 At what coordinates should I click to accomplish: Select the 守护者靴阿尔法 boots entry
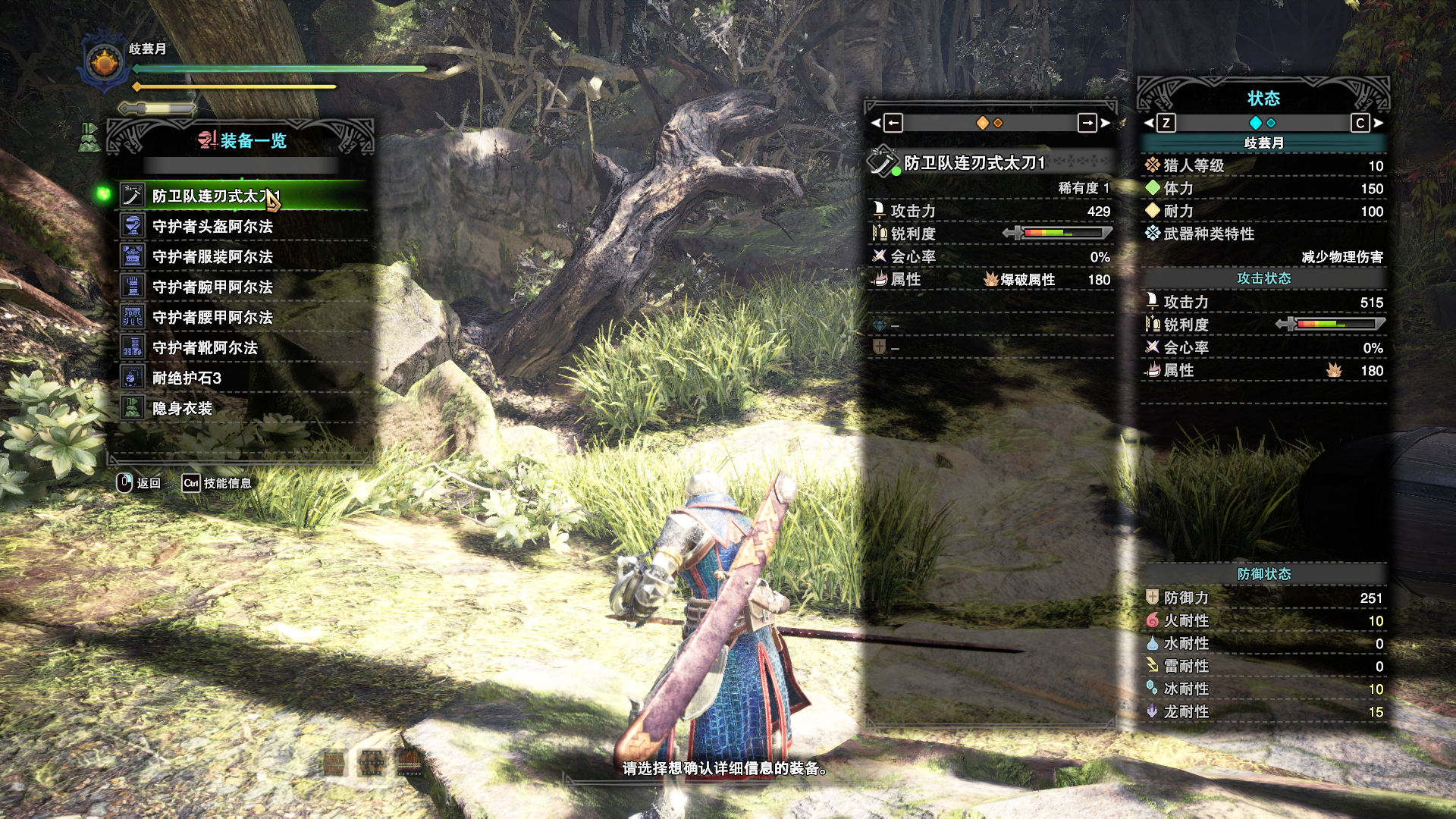coord(205,348)
